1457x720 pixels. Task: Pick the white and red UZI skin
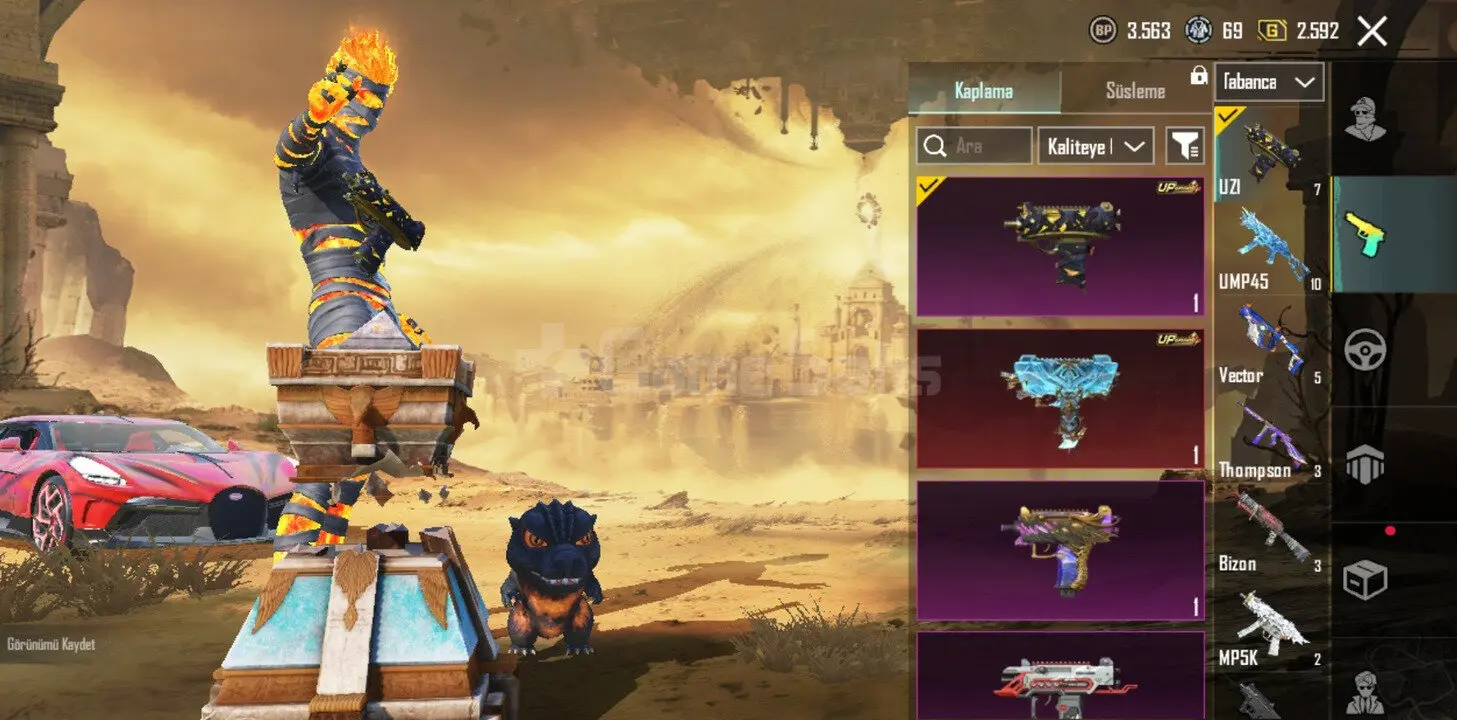tap(1061, 678)
